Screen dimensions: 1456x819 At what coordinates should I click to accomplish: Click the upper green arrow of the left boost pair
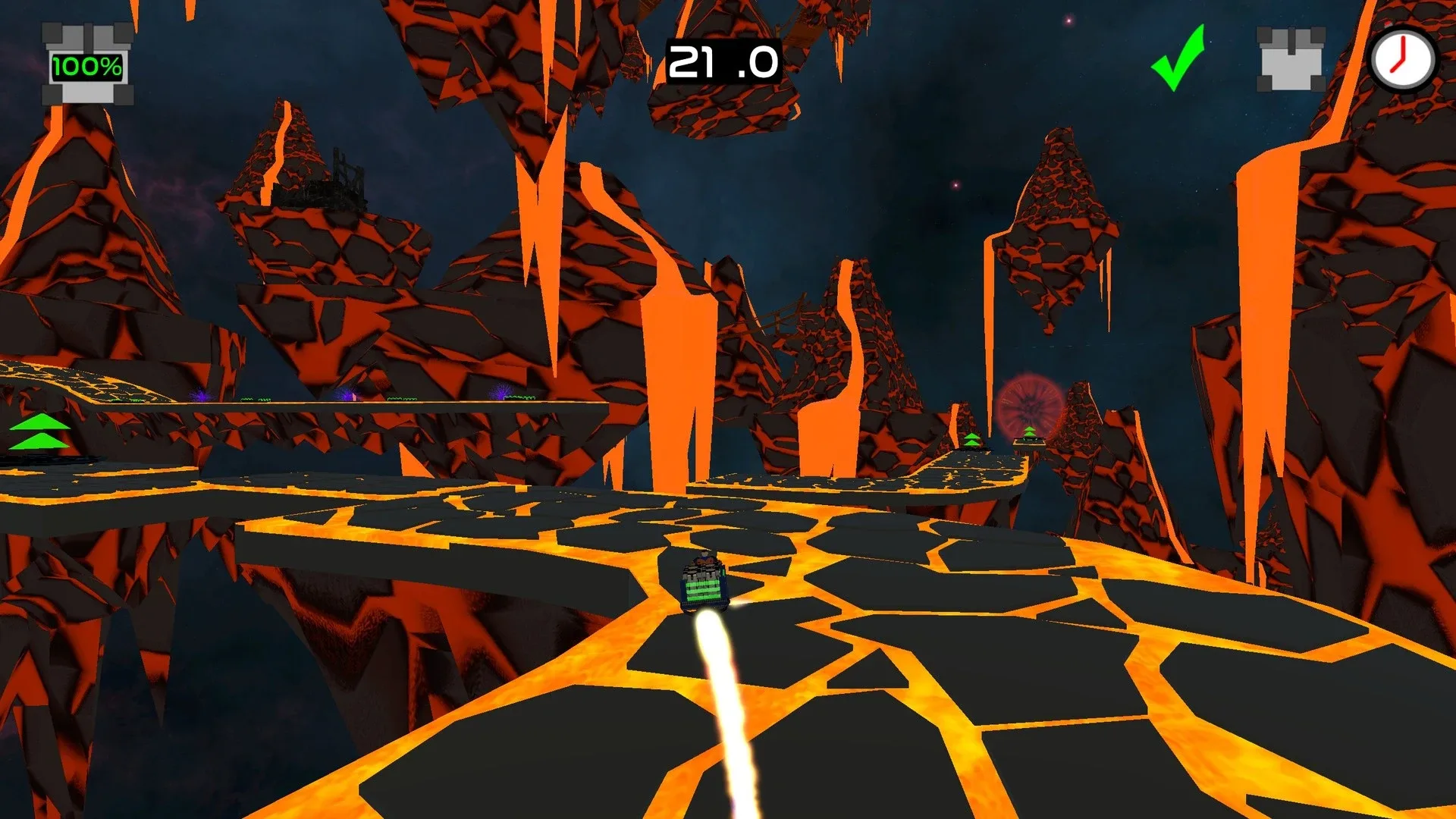[x=39, y=422]
